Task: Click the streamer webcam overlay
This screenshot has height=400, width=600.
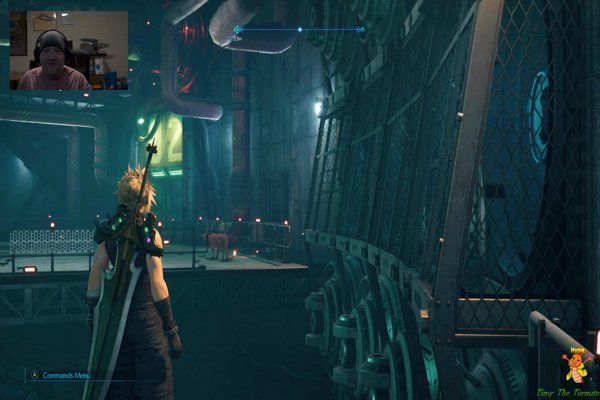Action: (68, 51)
